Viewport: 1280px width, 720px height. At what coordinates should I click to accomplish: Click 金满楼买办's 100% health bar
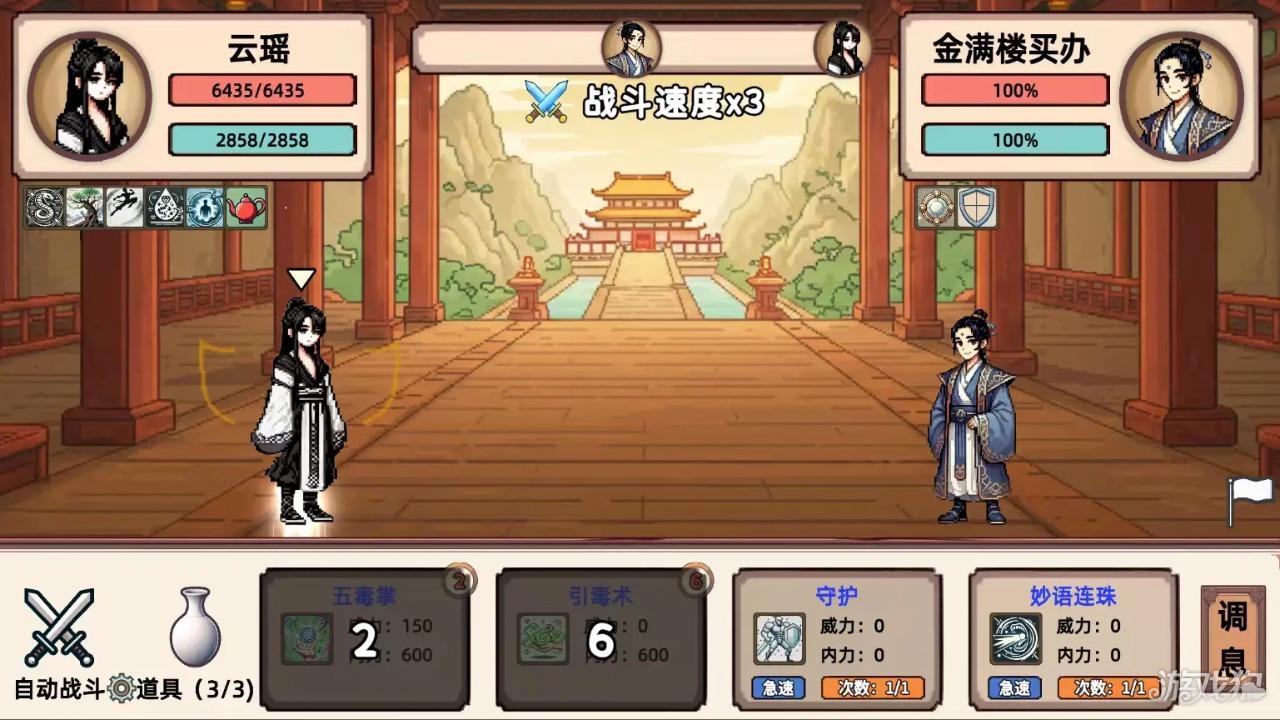click(x=1014, y=91)
